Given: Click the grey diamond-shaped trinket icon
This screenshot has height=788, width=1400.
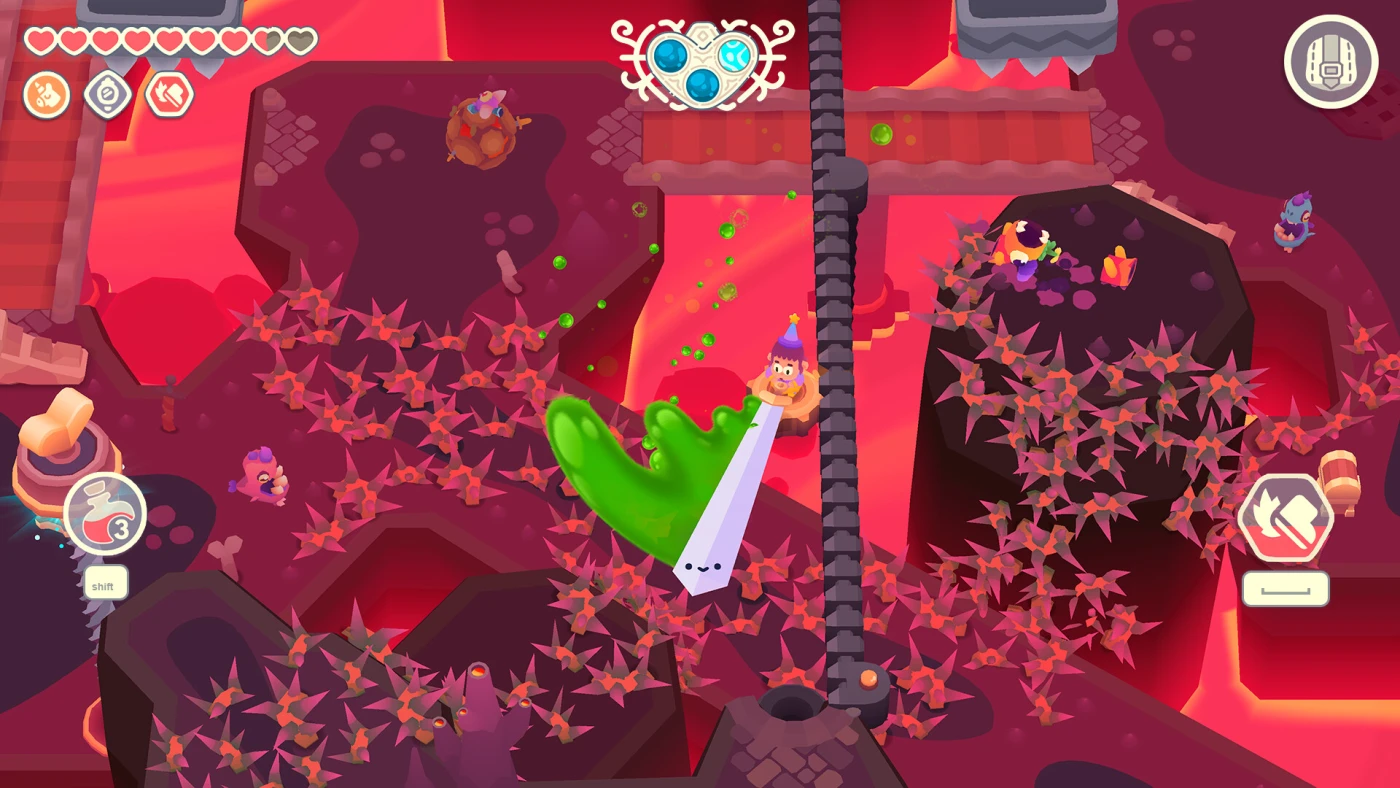Looking at the screenshot, I should pyautogui.click(x=107, y=96).
